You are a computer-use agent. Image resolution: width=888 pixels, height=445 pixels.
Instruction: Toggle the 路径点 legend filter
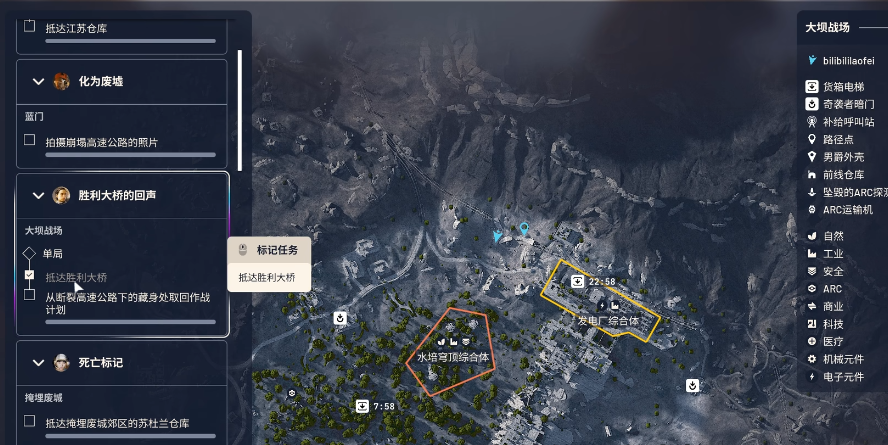point(813,139)
